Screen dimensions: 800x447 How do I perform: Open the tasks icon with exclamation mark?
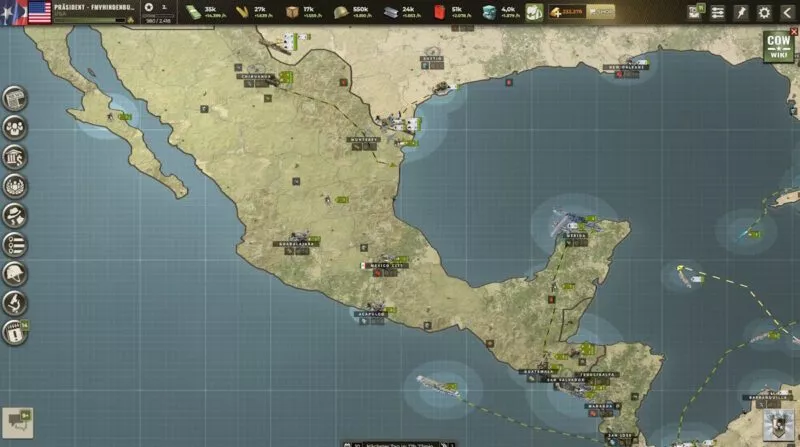tap(15, 333)
